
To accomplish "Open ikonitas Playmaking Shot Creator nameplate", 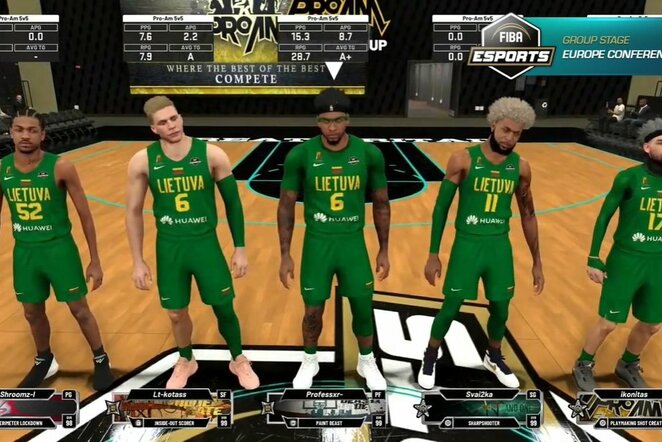I will [621, 408].
